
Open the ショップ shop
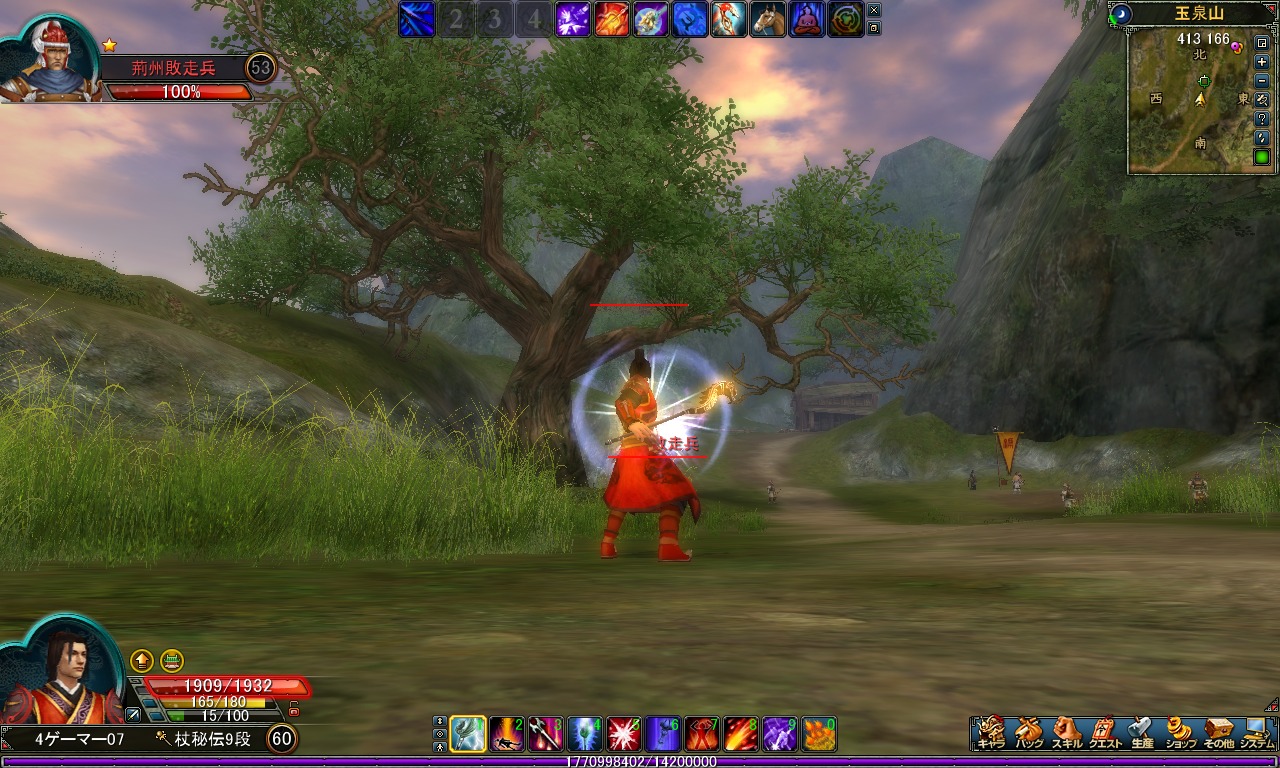(x=1181, y=732)
